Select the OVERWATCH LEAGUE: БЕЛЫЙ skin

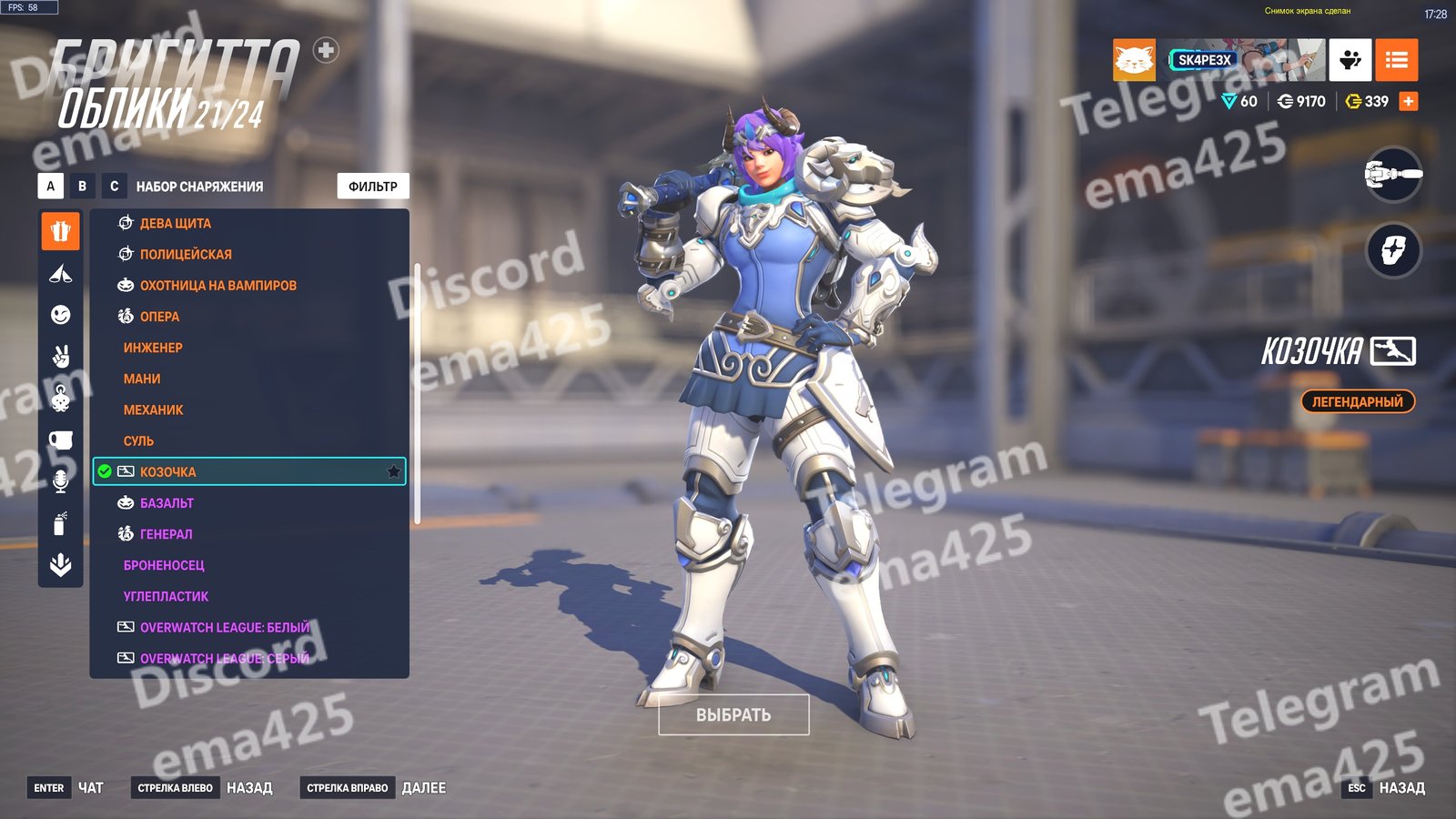(x=225, y=628)
